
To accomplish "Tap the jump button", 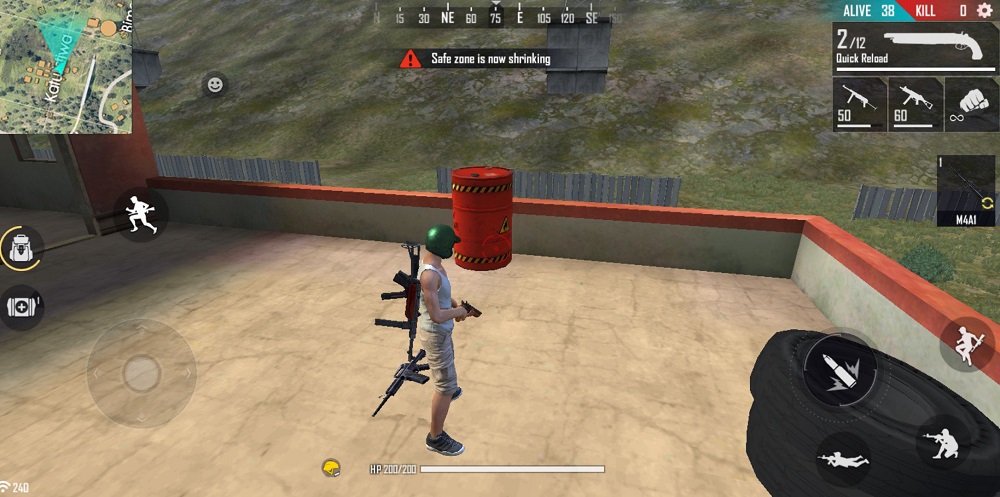I will tap(966, 345).
